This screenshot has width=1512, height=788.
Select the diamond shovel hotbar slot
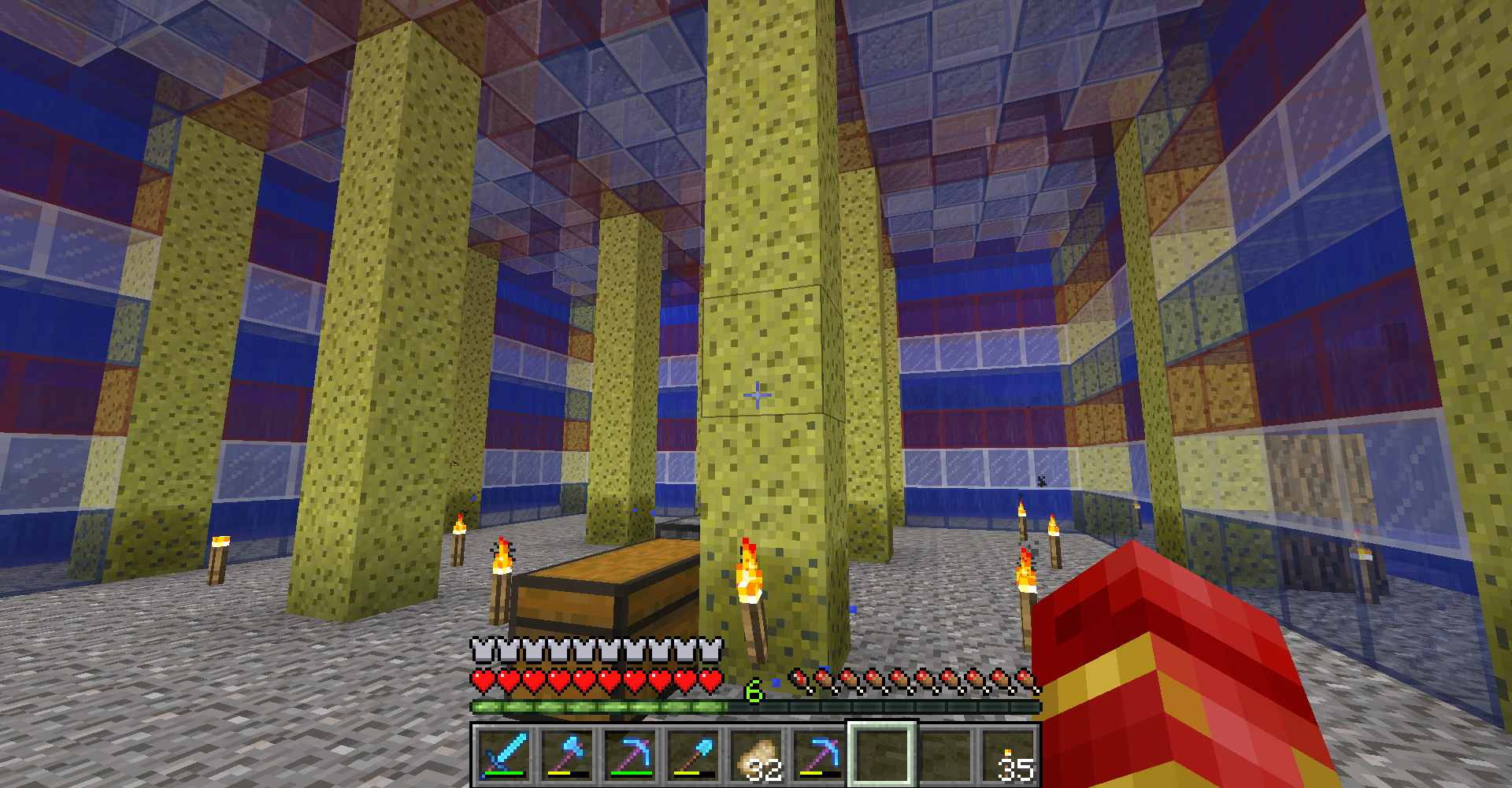point(693,754)
